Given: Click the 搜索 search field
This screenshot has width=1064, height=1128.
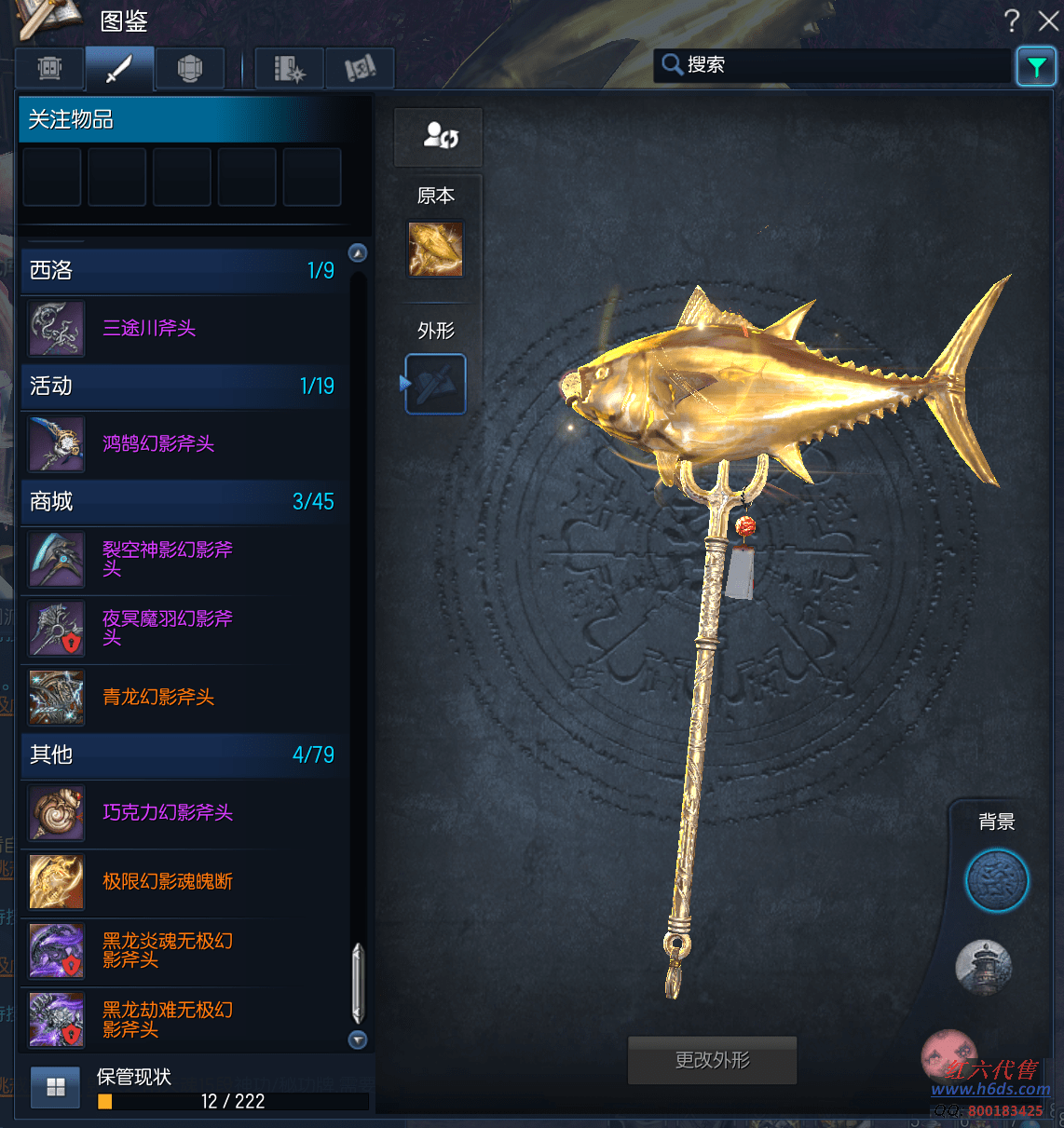Looking at the screenshot, I should coord(834,65).
